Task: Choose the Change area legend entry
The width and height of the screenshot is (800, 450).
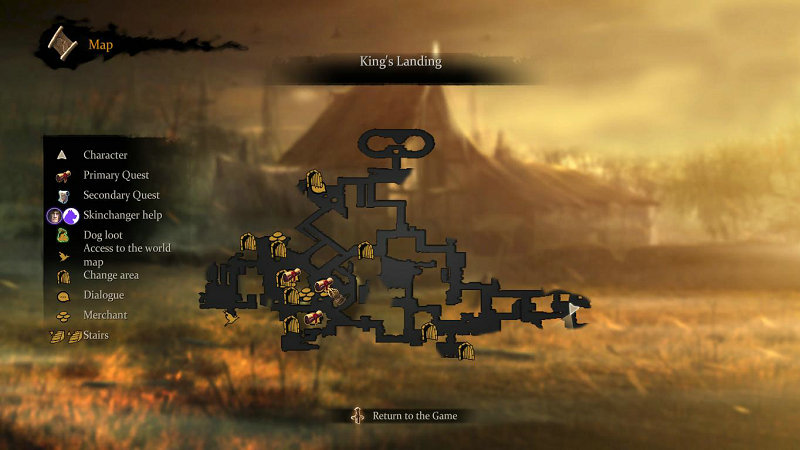Action: point(110,275)
